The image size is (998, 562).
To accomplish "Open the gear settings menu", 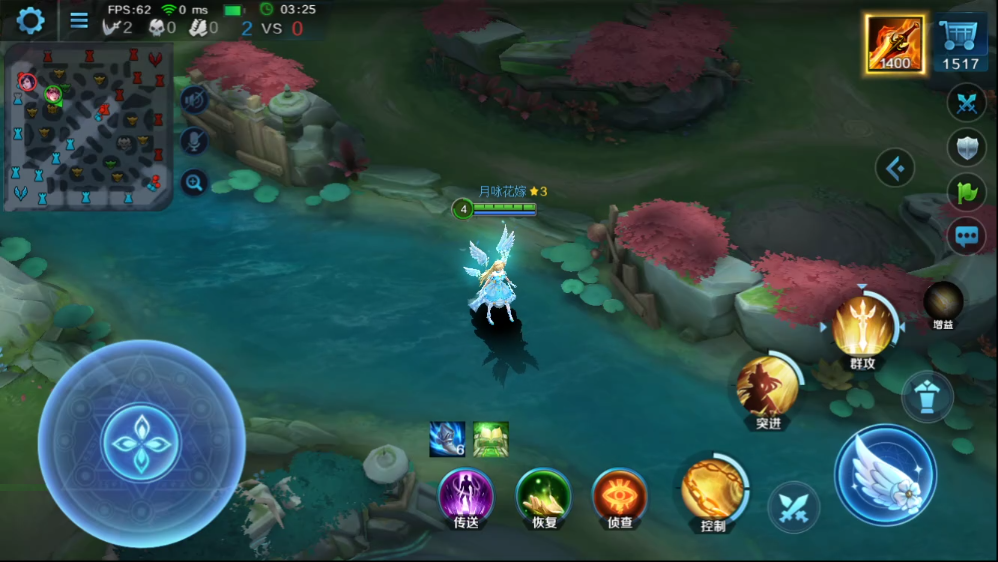I will (30, 20).
